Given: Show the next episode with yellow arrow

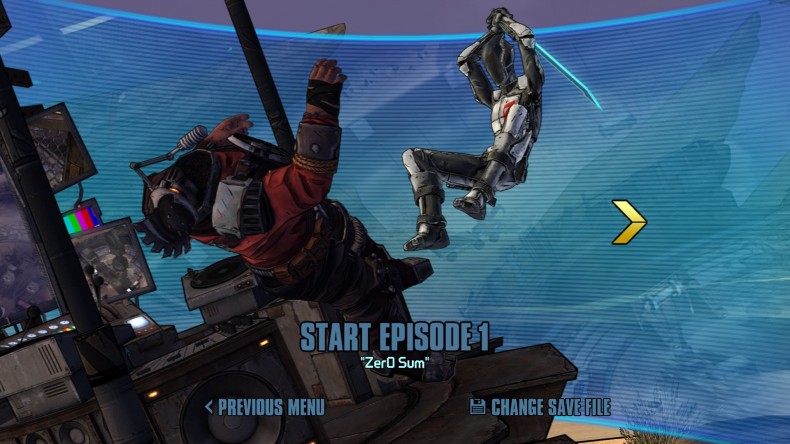Looking at the screenshot, I should tap(629, 222).
